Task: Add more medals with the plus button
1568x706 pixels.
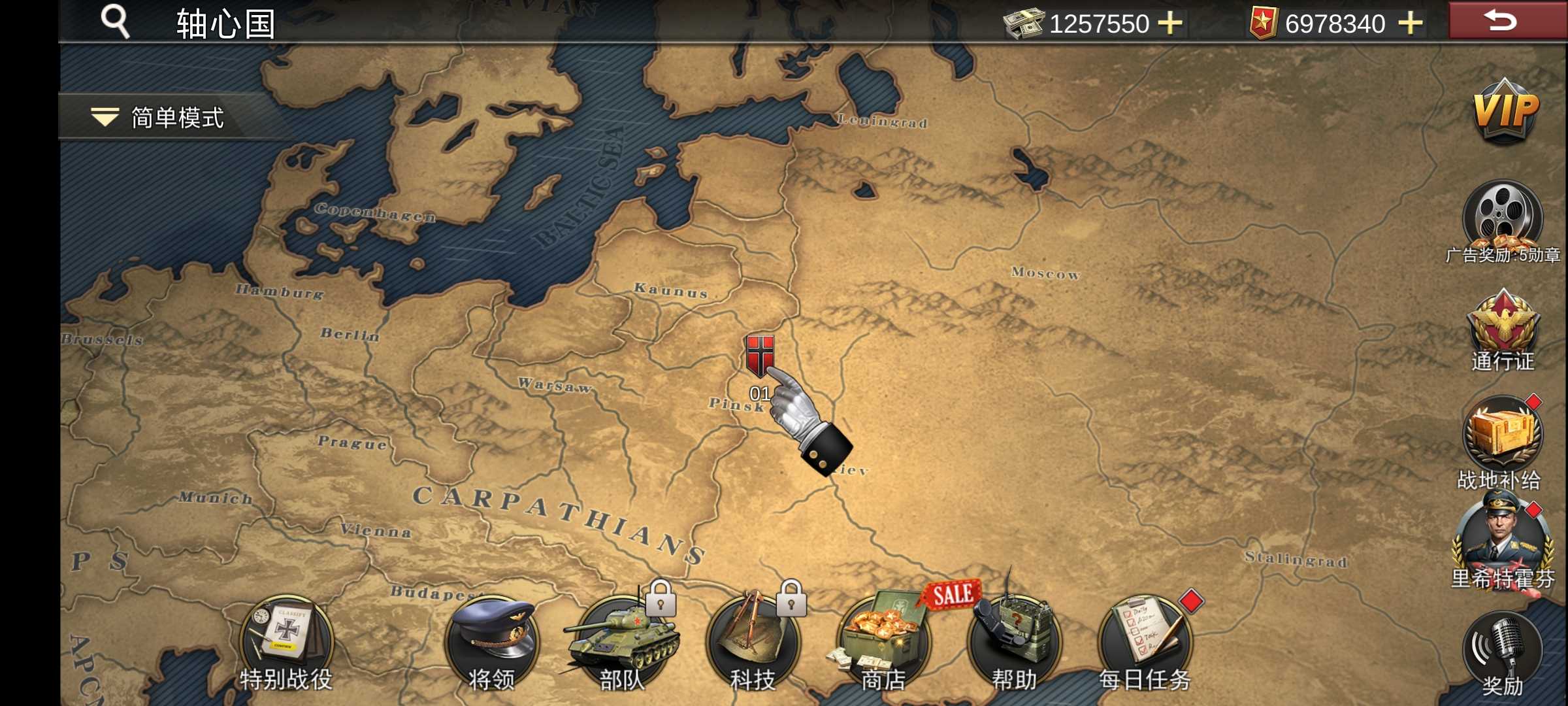Action: coord(1410,24)
